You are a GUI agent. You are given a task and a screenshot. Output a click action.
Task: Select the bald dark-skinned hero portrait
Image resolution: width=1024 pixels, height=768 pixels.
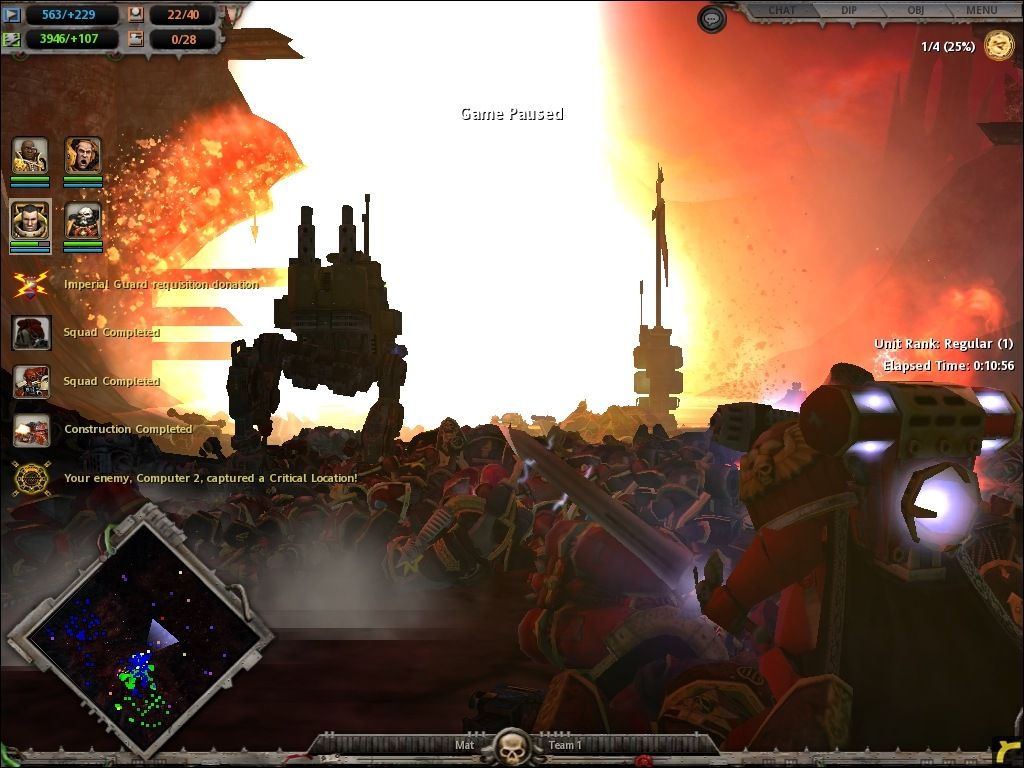(30, 156)
